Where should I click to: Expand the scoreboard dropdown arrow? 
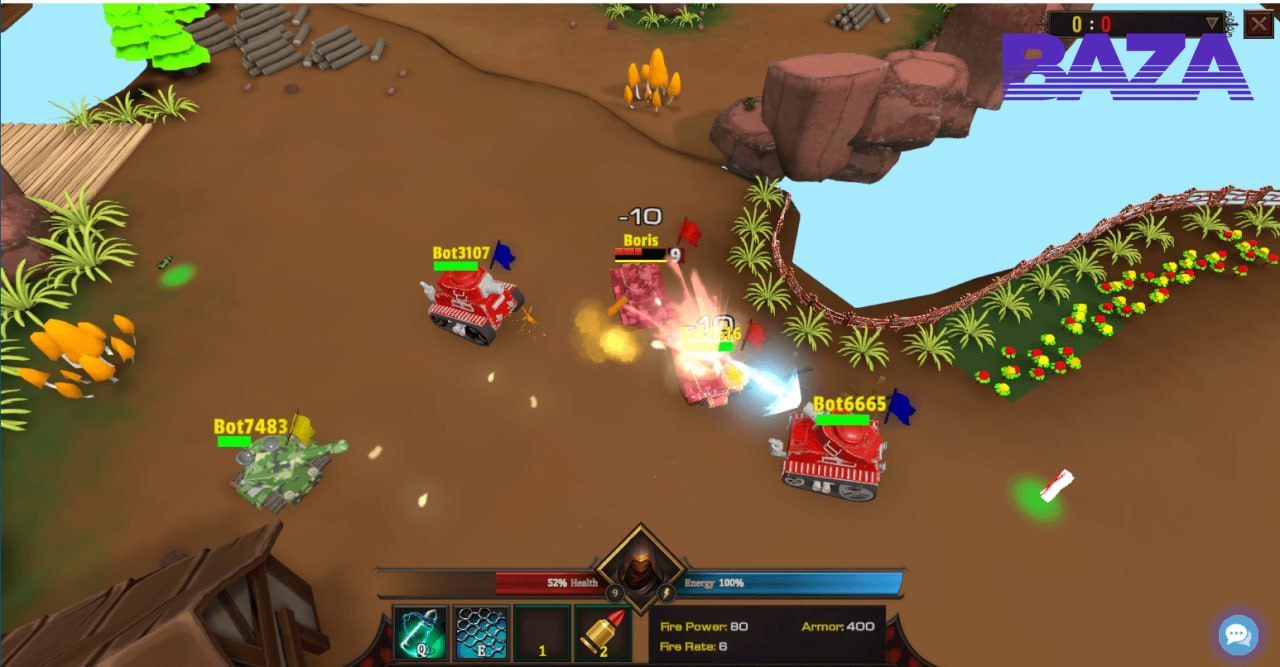click(1214, 23)
